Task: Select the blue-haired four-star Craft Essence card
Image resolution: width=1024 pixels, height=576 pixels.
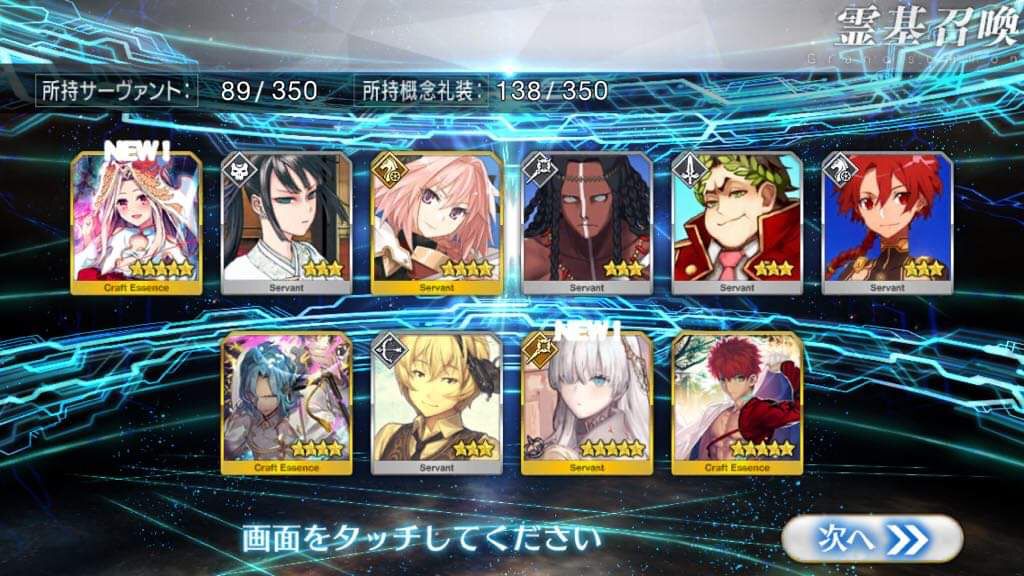Action: 286,402
